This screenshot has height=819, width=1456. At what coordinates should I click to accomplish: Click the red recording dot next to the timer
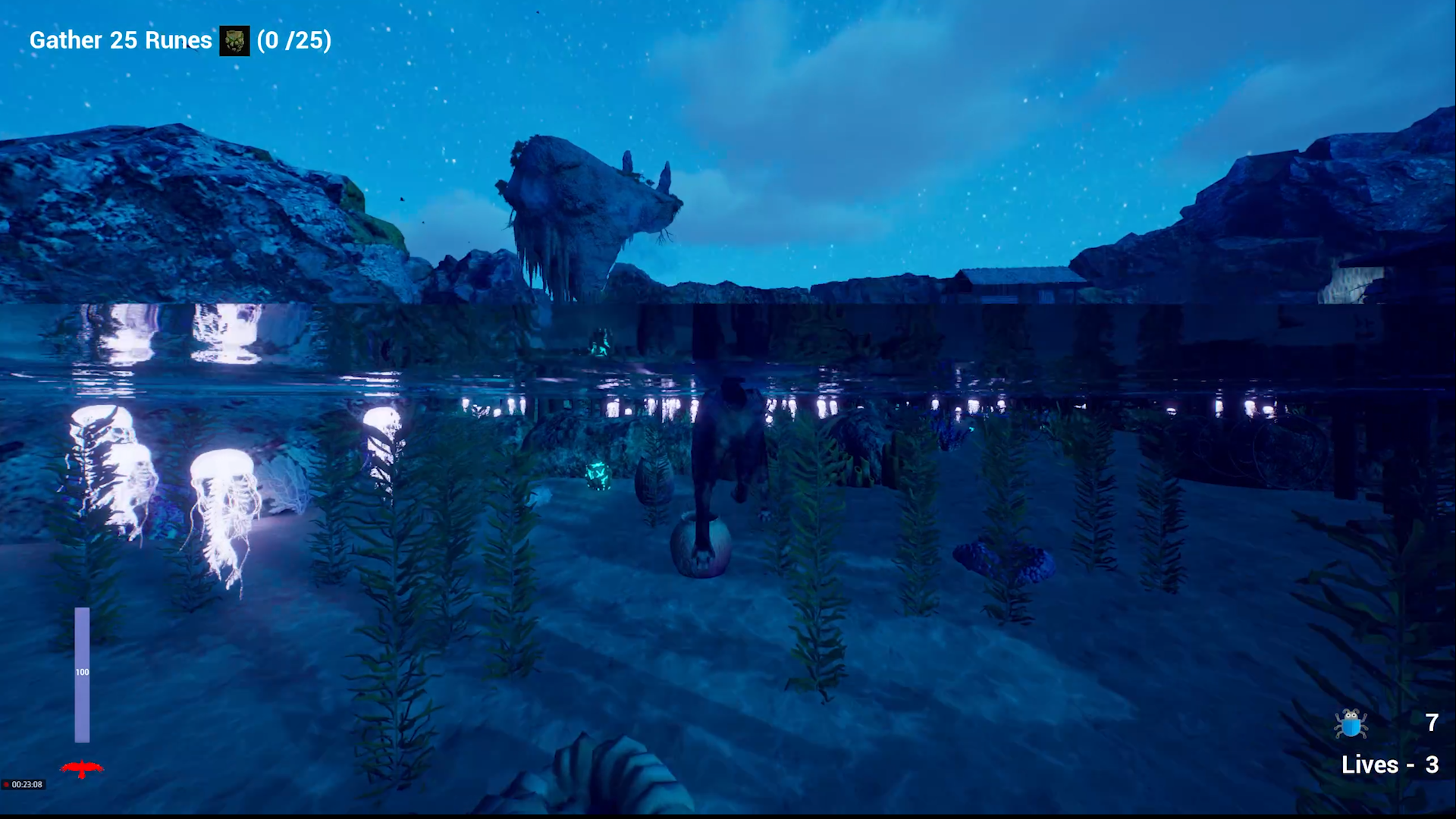click(x=7, y=785)
